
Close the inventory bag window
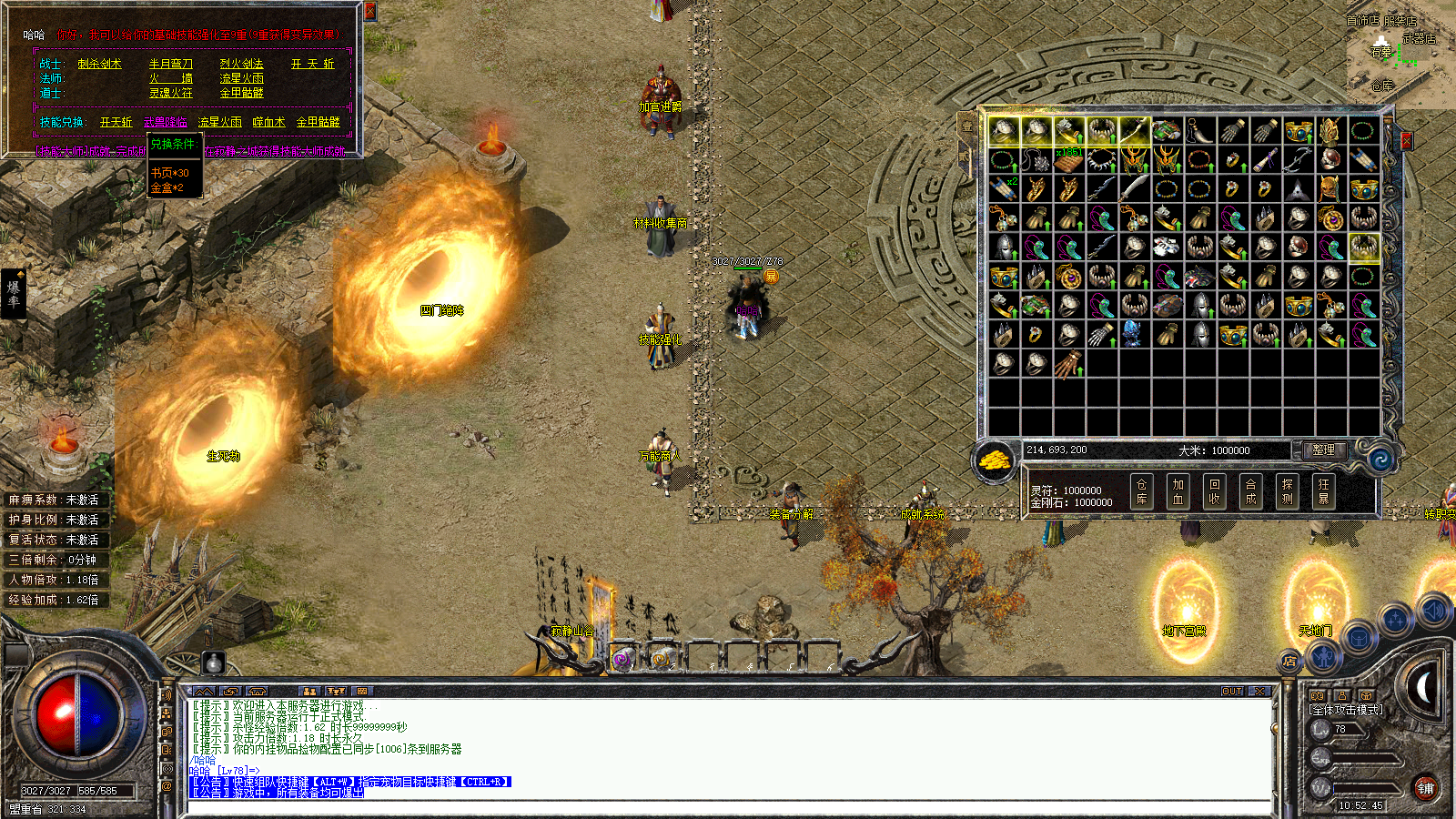click(x=1406, y=140)
